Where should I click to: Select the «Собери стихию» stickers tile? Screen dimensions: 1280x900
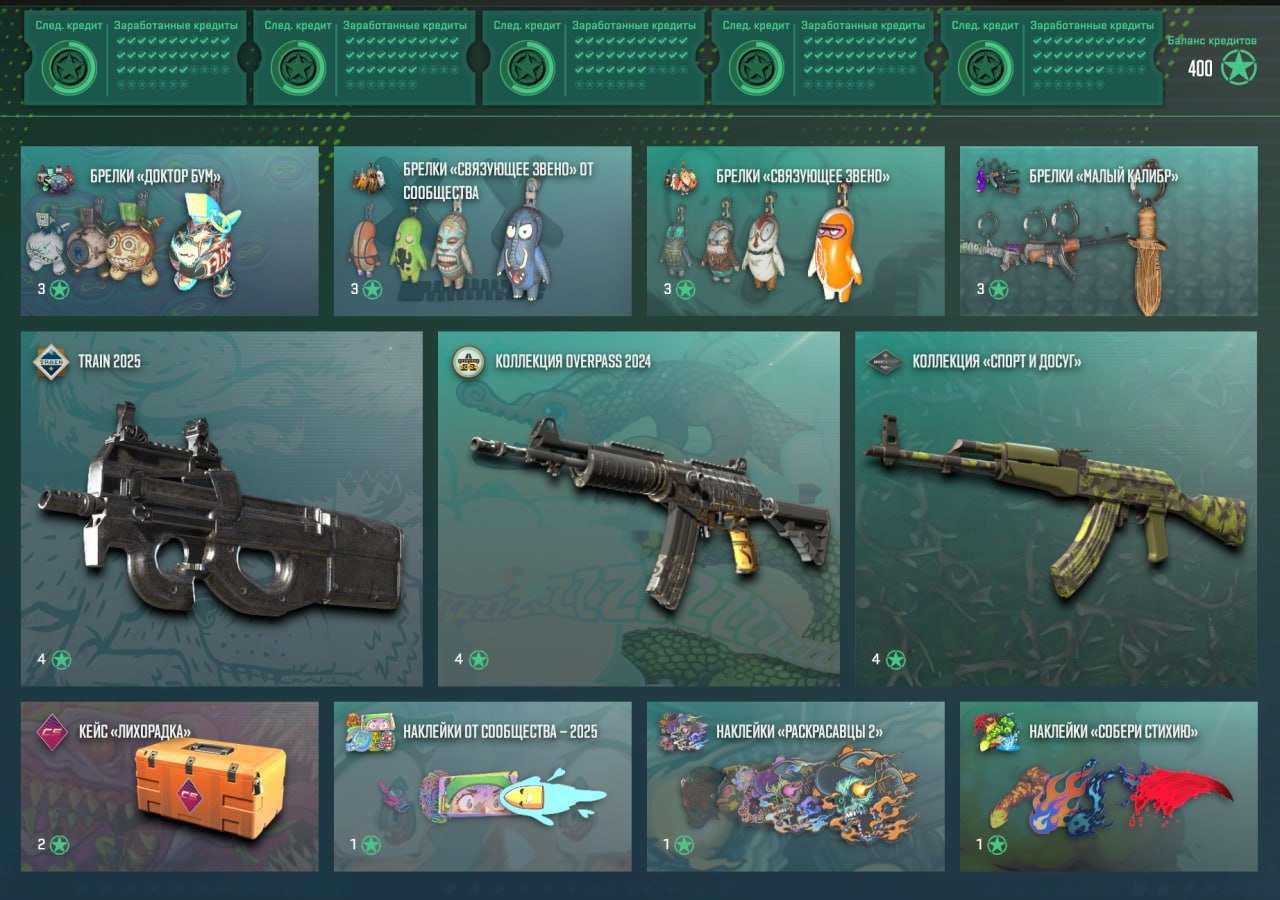pos(1108,786)
